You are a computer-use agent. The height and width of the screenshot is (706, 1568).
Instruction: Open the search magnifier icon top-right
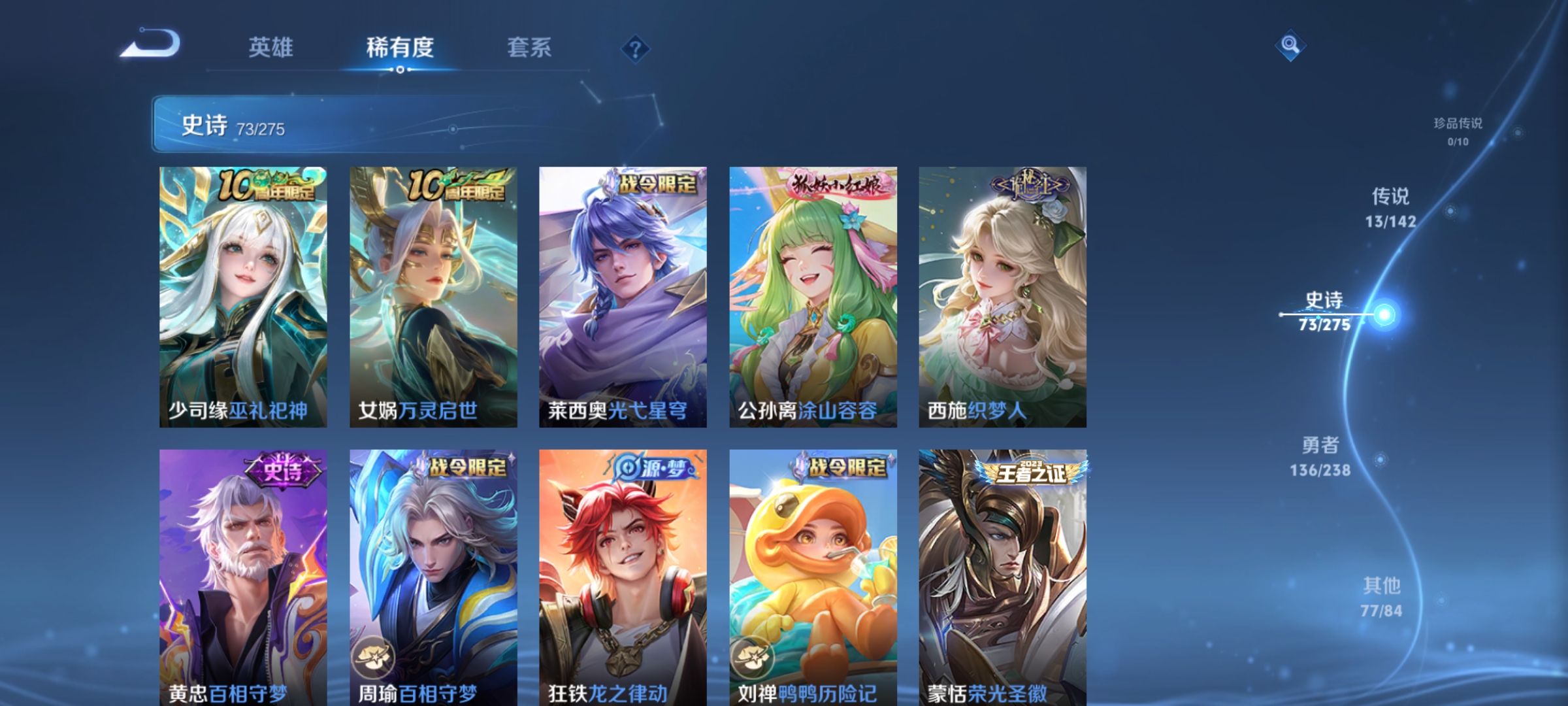[x=1288, y=46]
